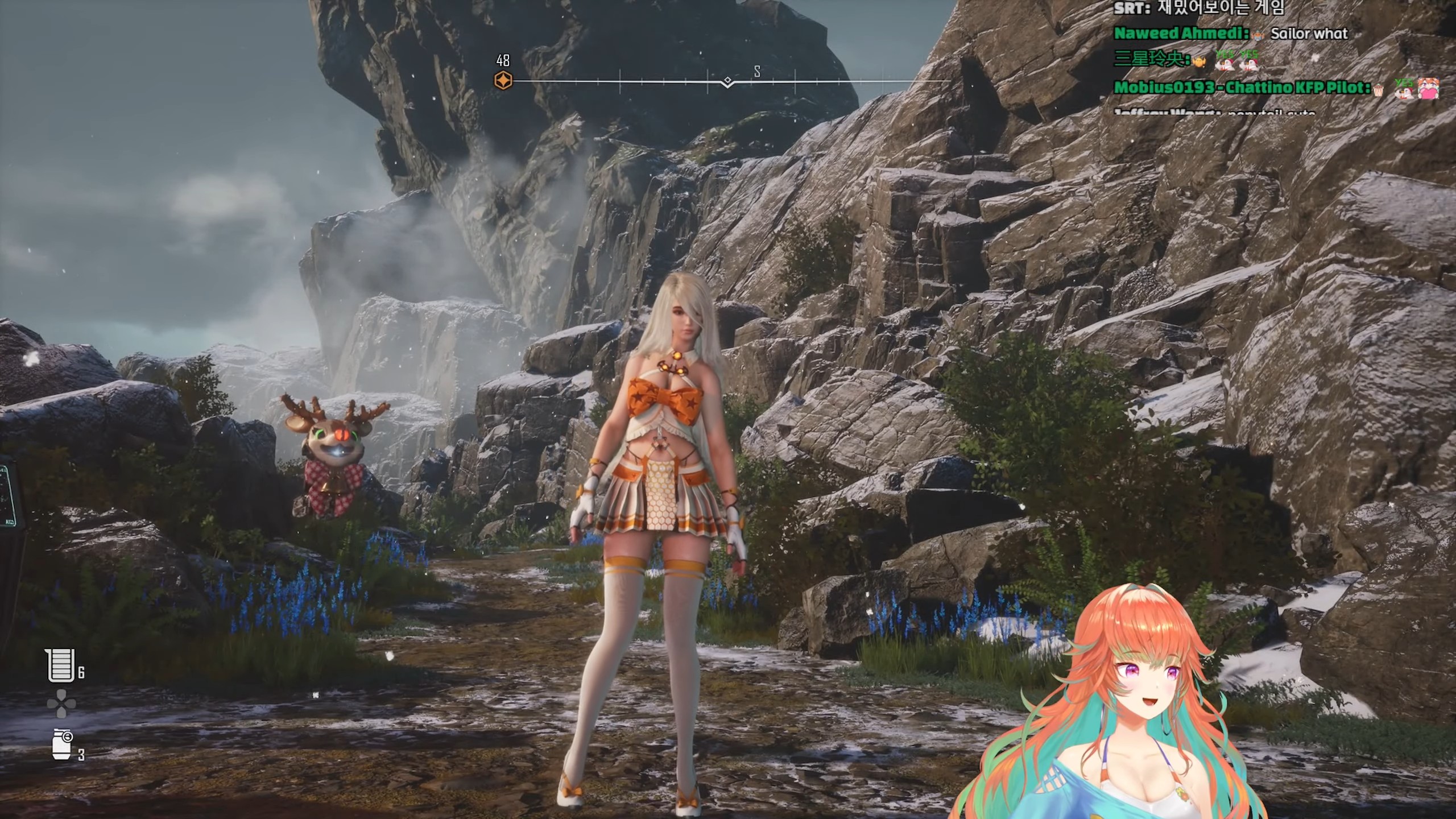1456x819 pixels.
Task: Open Naweed Ahmedi's chat username
Action: [x=1181, y=34]
